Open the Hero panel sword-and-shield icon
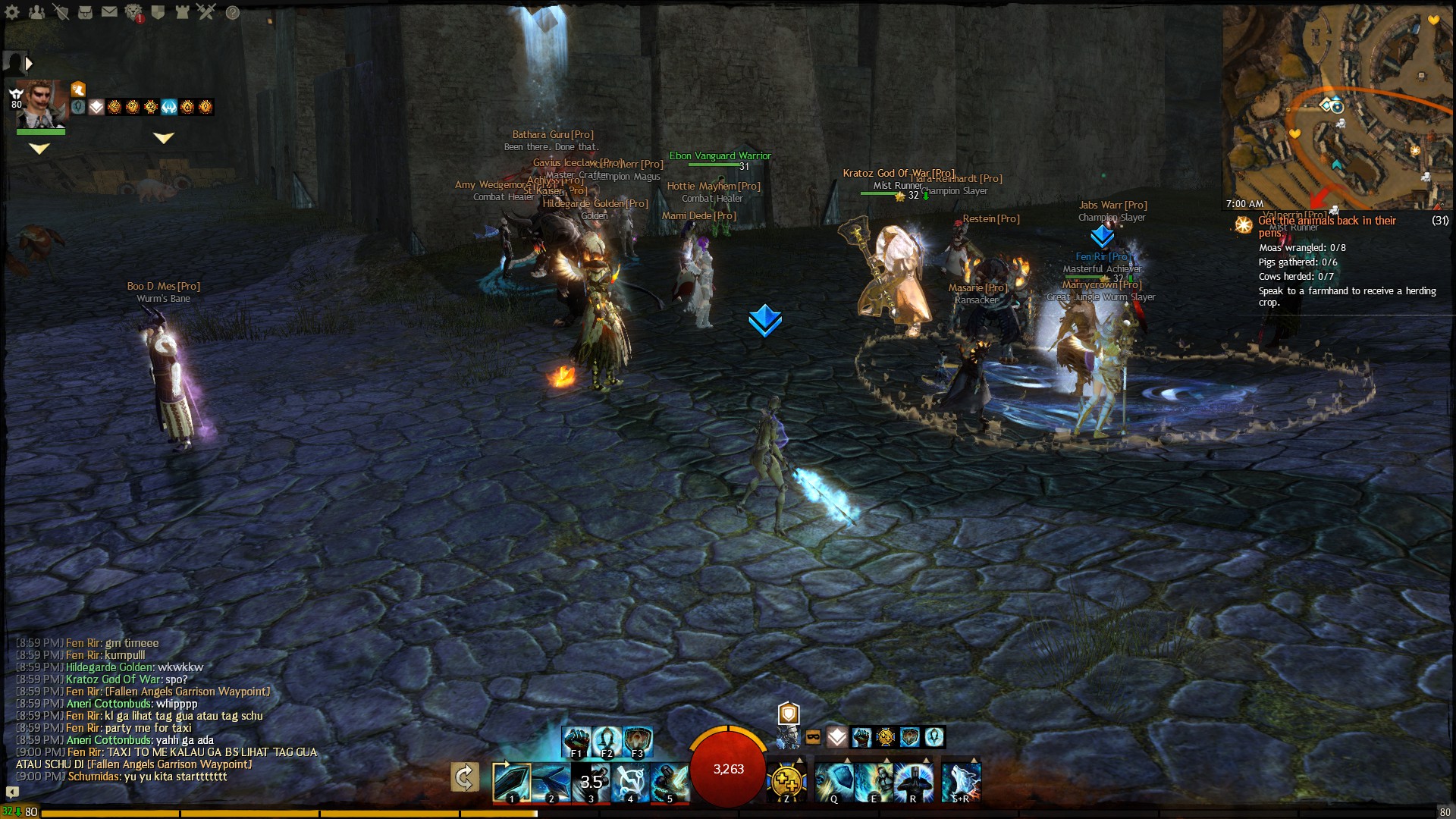1456x819 pixels. pos(61,12)
